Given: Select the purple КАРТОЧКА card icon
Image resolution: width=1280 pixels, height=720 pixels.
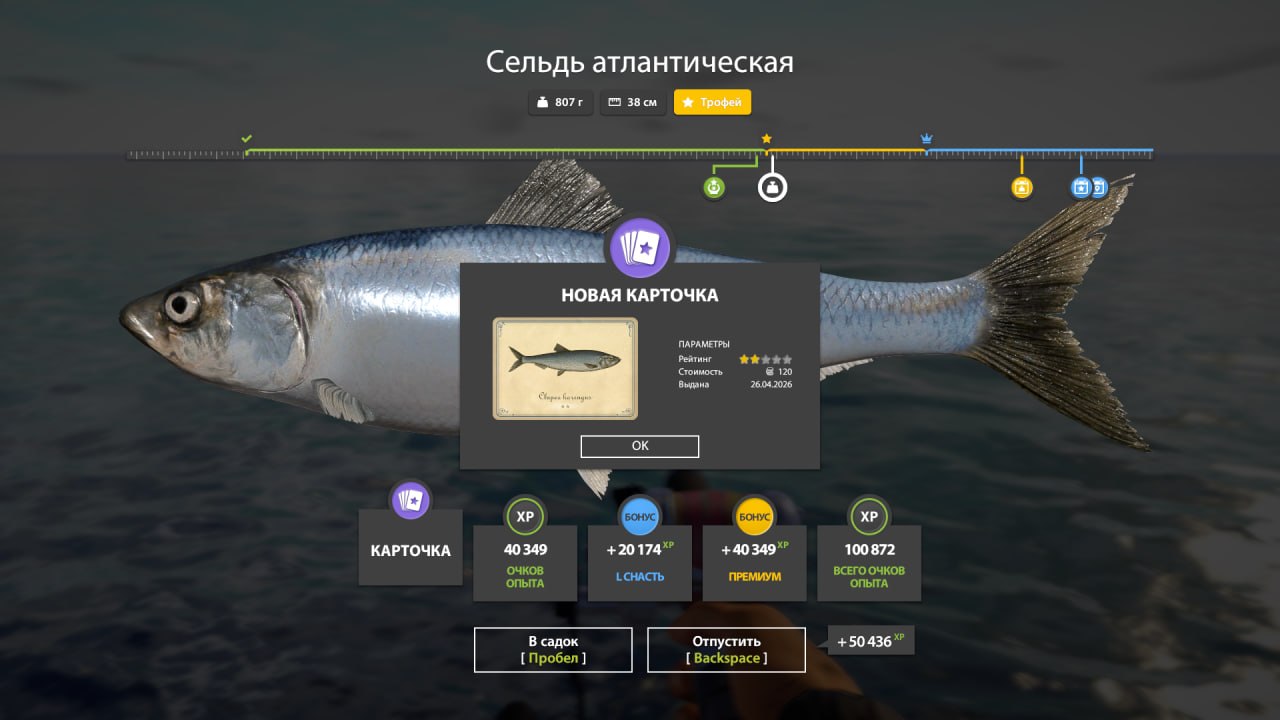Looking at the screenshot, I should [410, 500].
